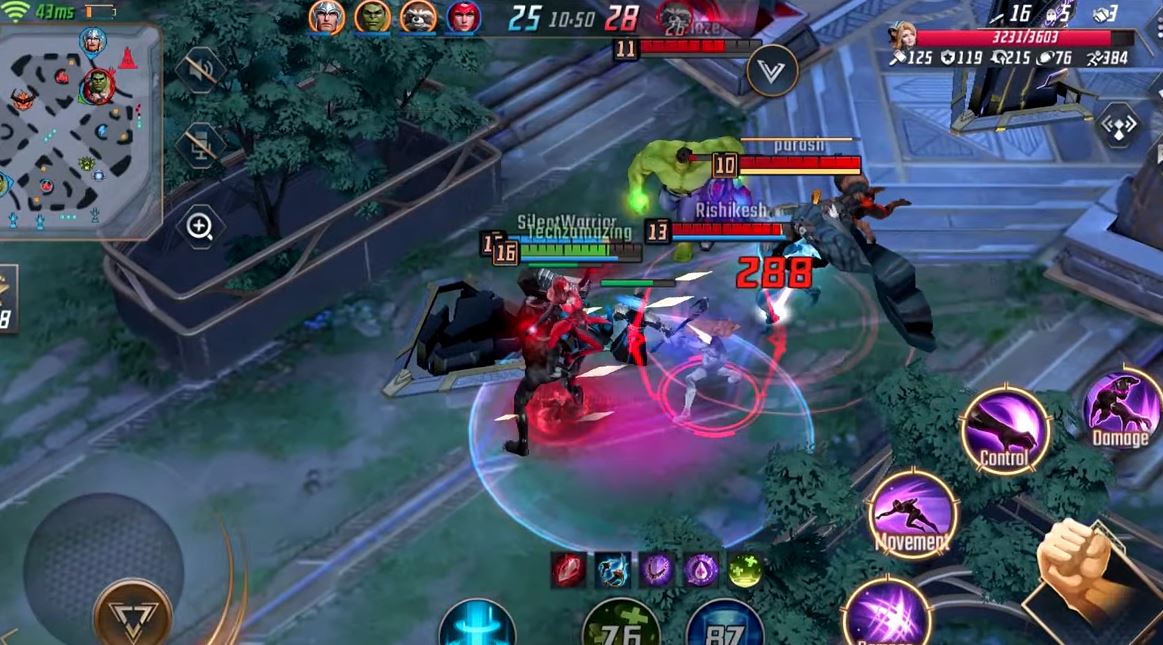Open the quick signal arrows button
Image resolution: width=1163 pixels, height=645 pixels.
[1118, 125]
